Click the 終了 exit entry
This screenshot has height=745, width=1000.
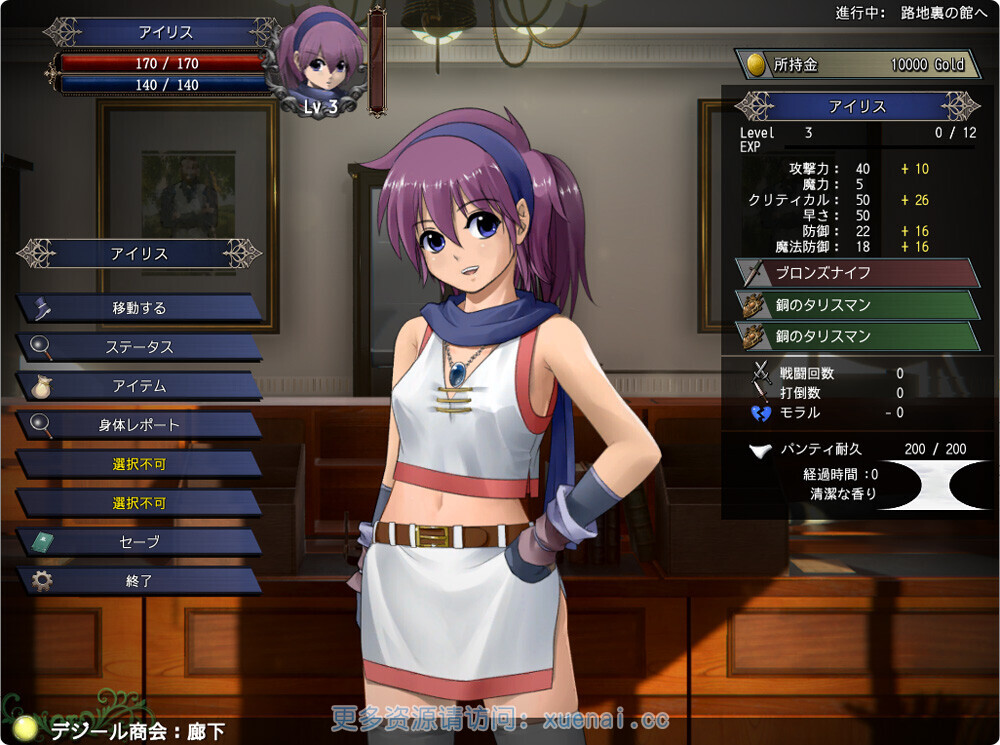tap(139, 581)
